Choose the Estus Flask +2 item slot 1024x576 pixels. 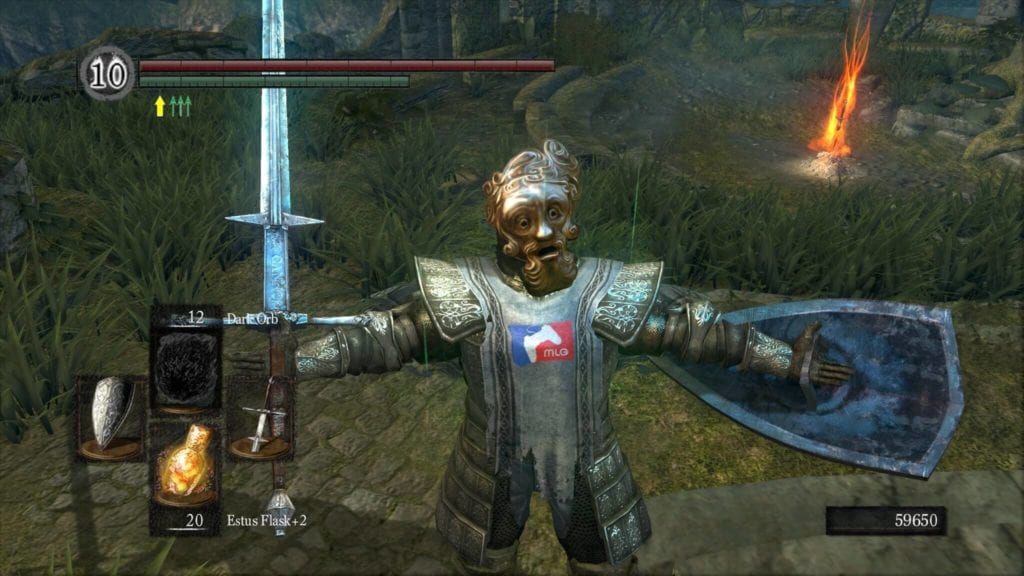click(x=184, y=470)
